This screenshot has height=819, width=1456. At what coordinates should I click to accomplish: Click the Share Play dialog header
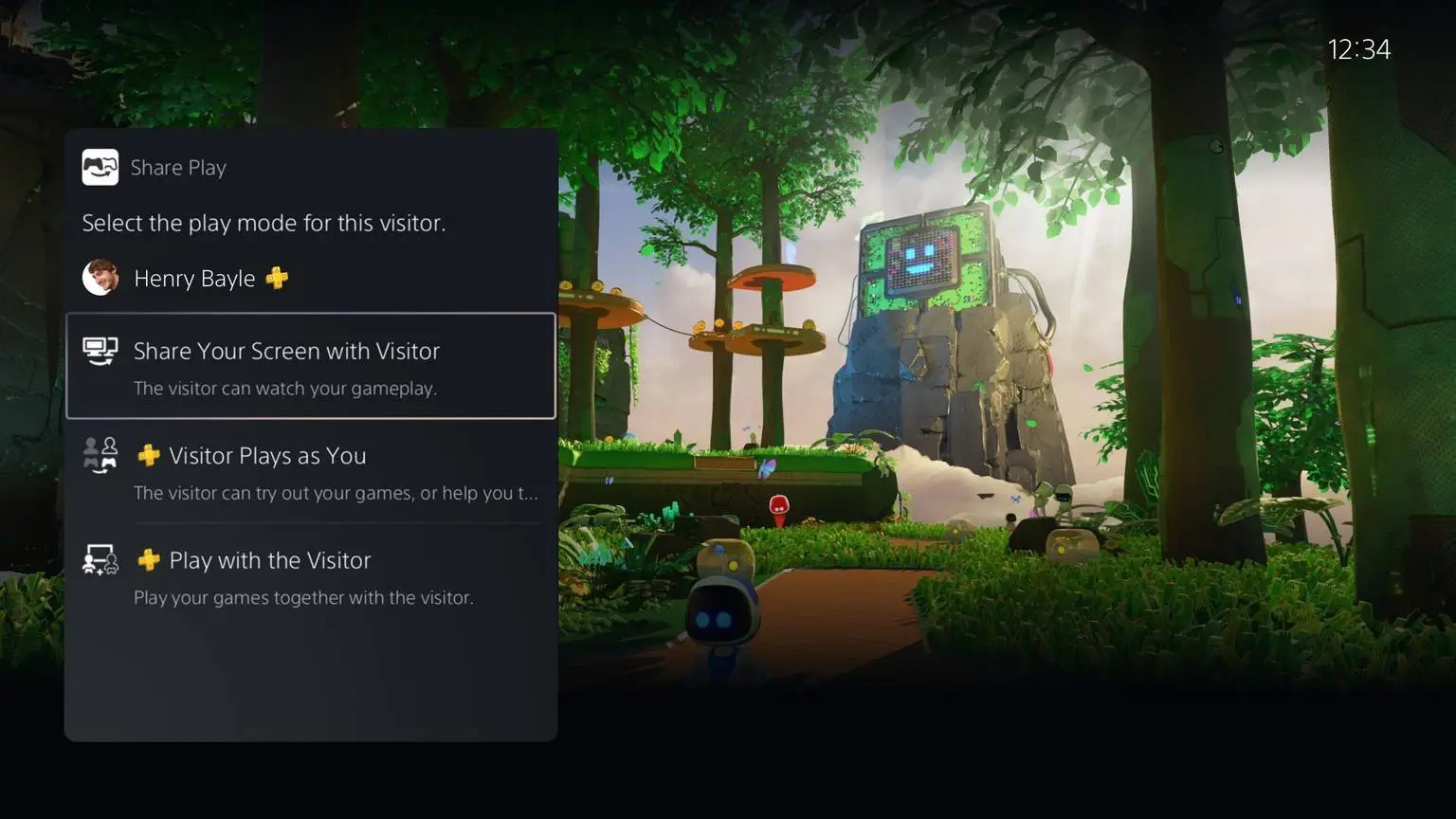pyautogui.click(x=178, y=167)
